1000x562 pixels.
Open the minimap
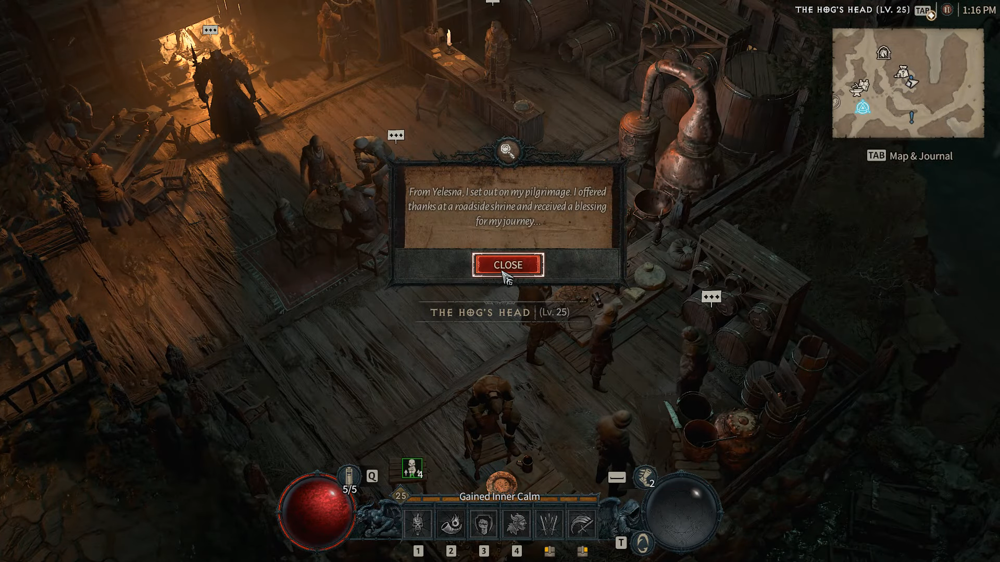[908, 82]
